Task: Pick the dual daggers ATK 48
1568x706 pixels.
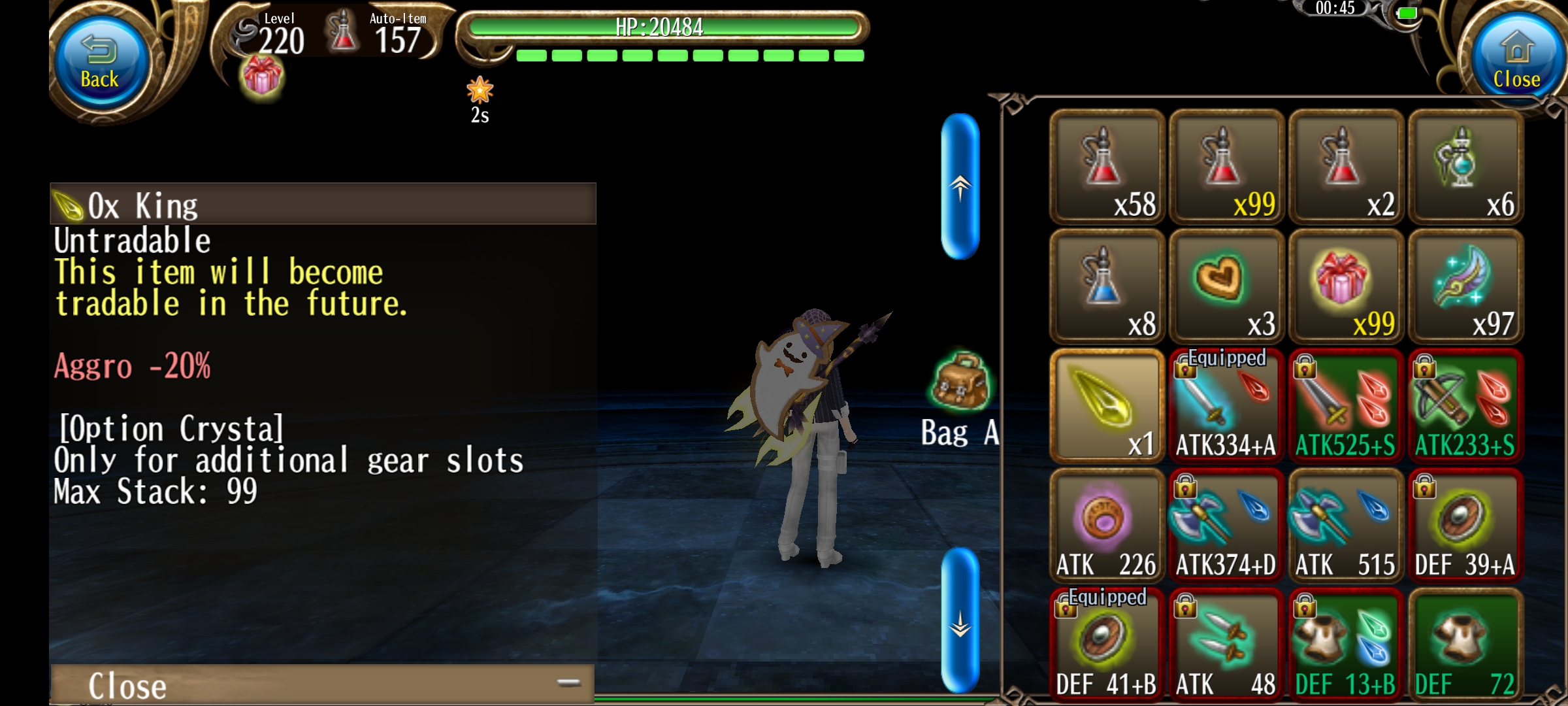Action: [x=1226, y=645]
